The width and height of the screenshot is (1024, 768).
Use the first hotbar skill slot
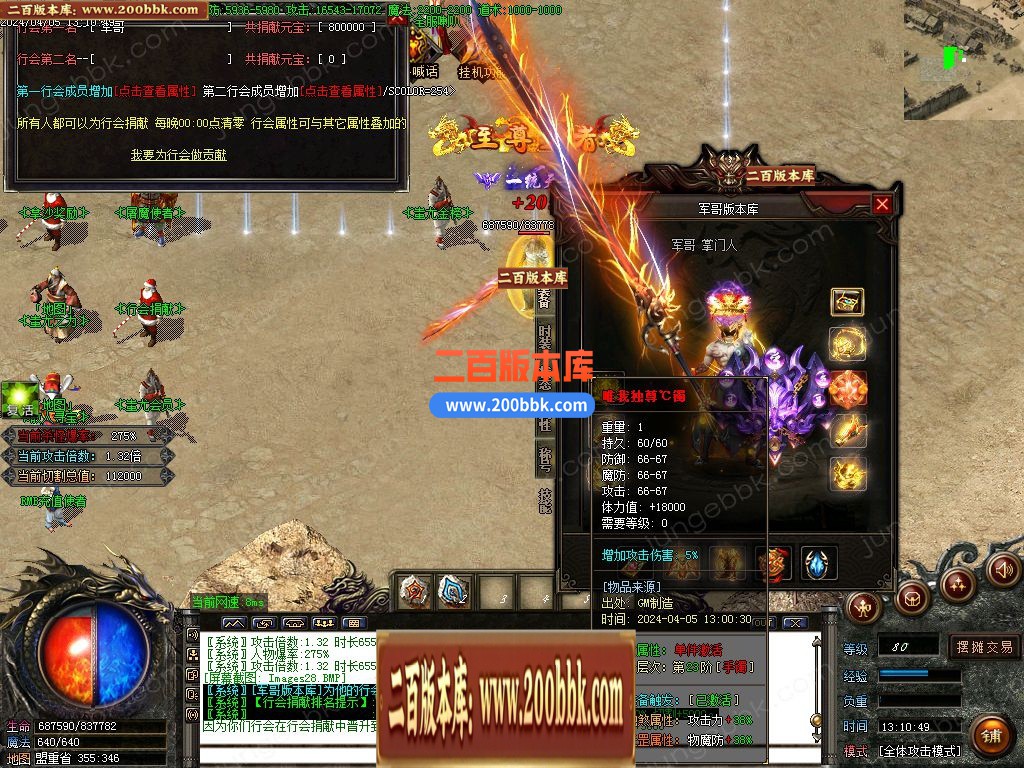point(414,591)
